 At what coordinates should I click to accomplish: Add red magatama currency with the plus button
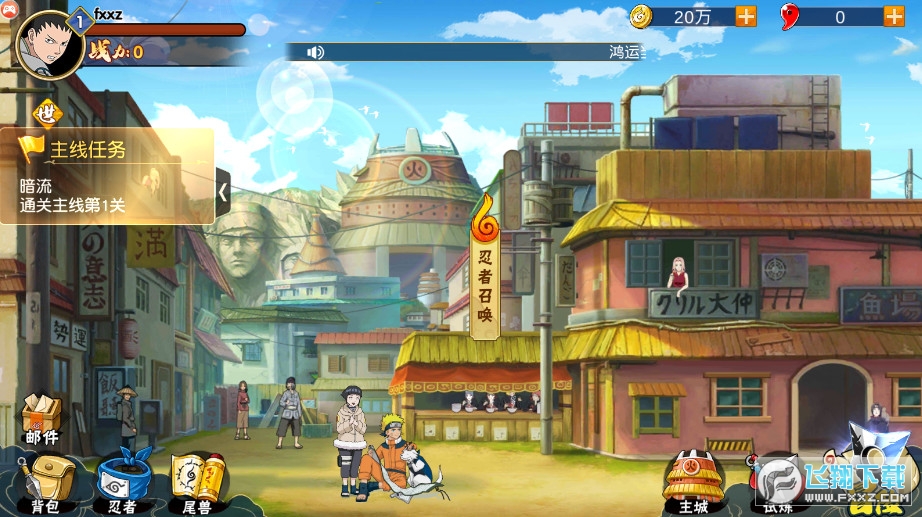point(893,16)
